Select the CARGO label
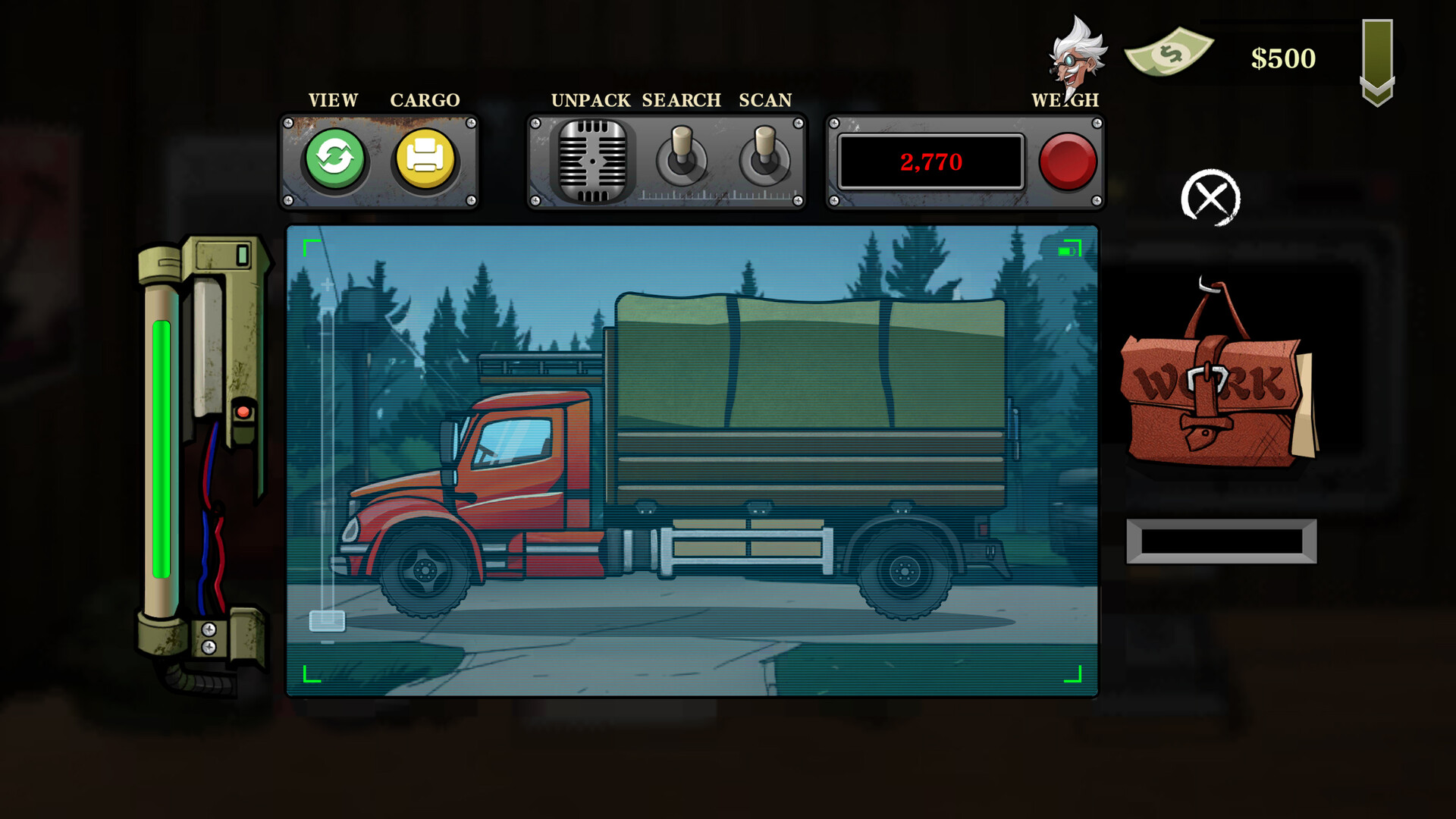Screen dimensions: 1456x819 (x=425, y=99)
